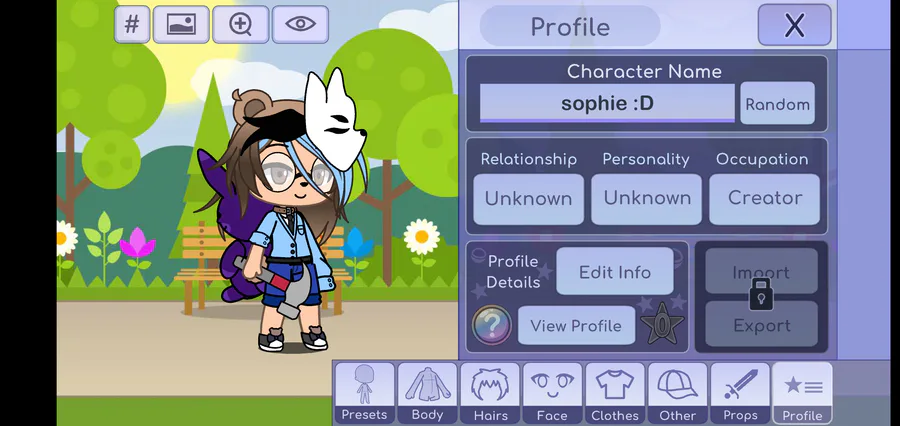Click the Character Name text field
The height and width of the screenshot is (426, 900).
click(x=607, y=103)
